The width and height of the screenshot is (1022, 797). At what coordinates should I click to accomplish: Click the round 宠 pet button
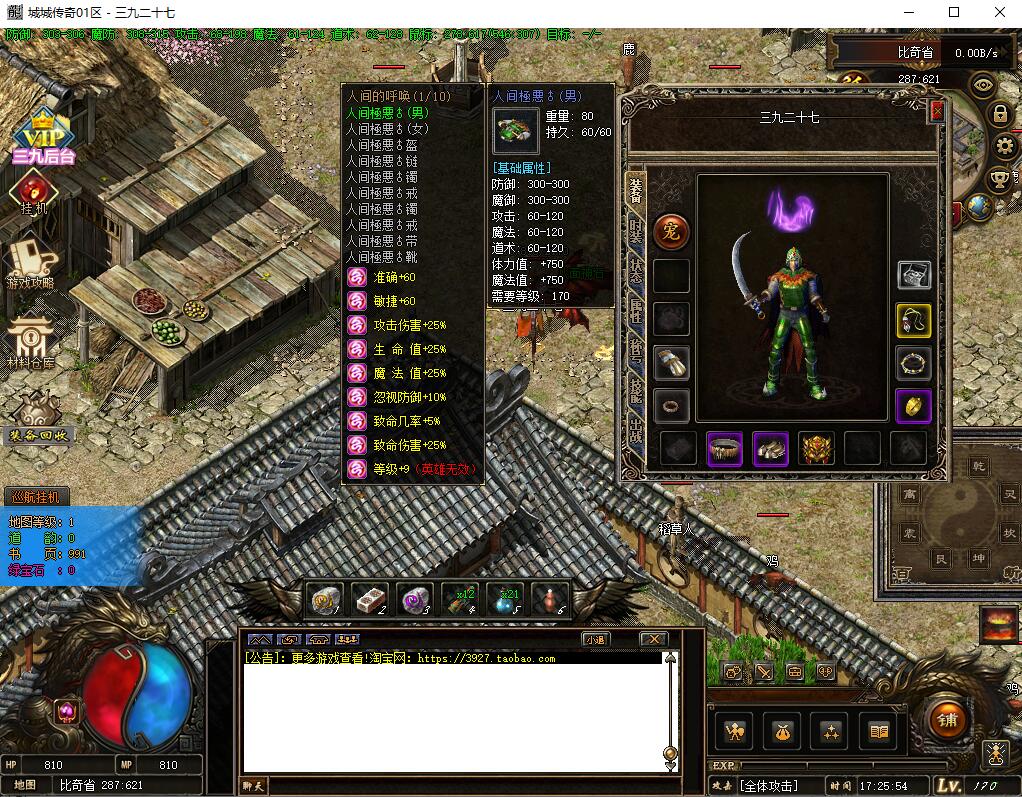671,232
